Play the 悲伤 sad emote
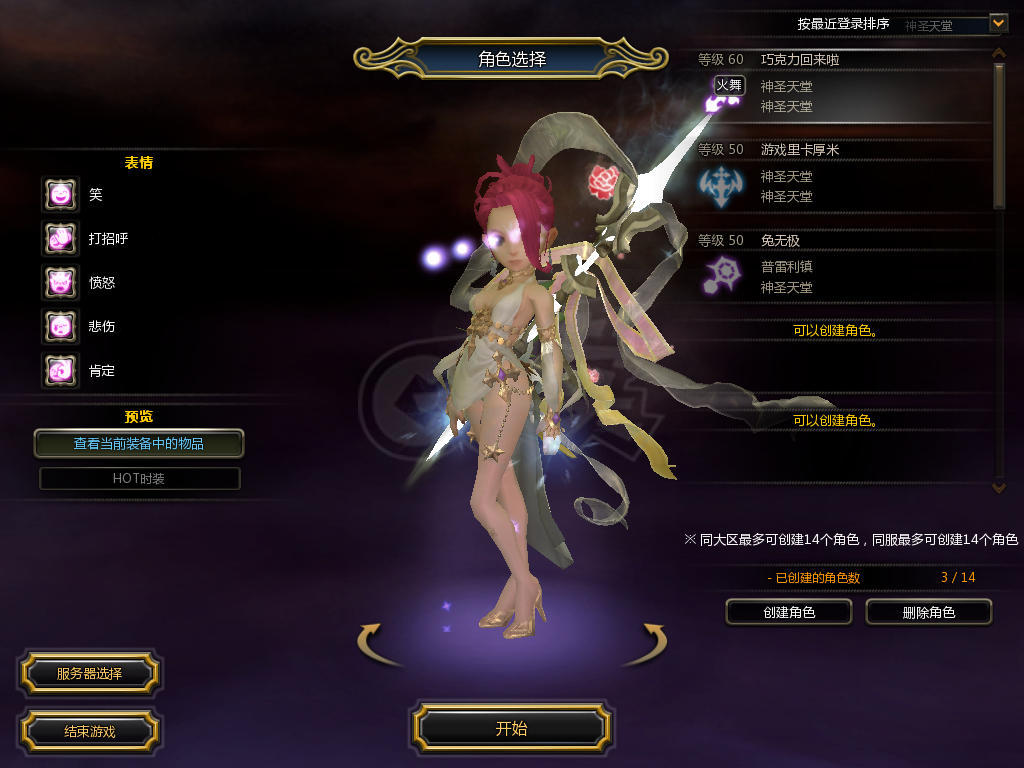The height and width of the screenshot is (768, 1024). pyautogui.click(x=60, y=327)
